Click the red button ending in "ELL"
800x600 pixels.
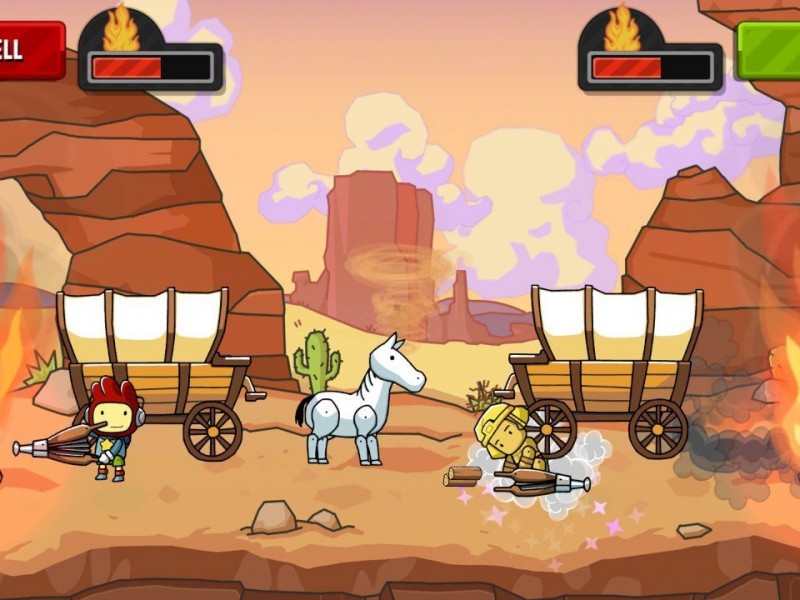click(28, 50)
